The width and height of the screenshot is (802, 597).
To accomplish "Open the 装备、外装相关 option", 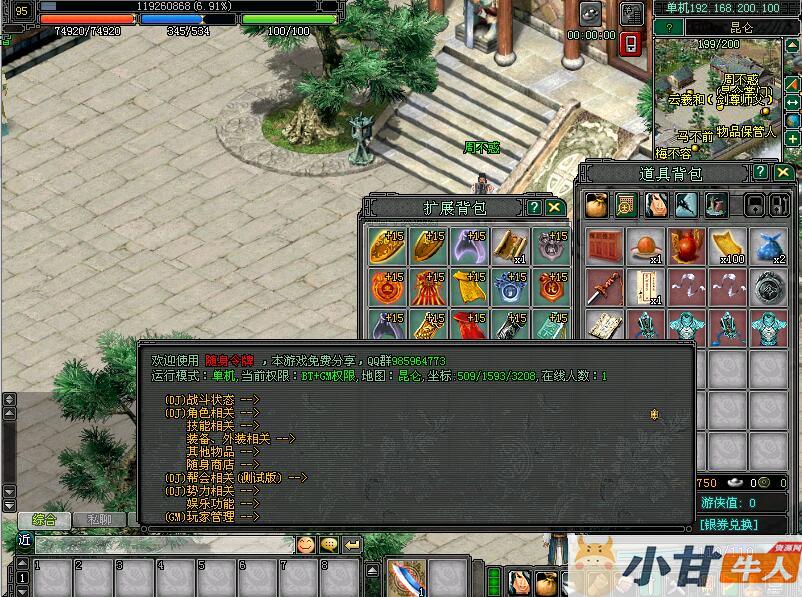I will (240, 438).
